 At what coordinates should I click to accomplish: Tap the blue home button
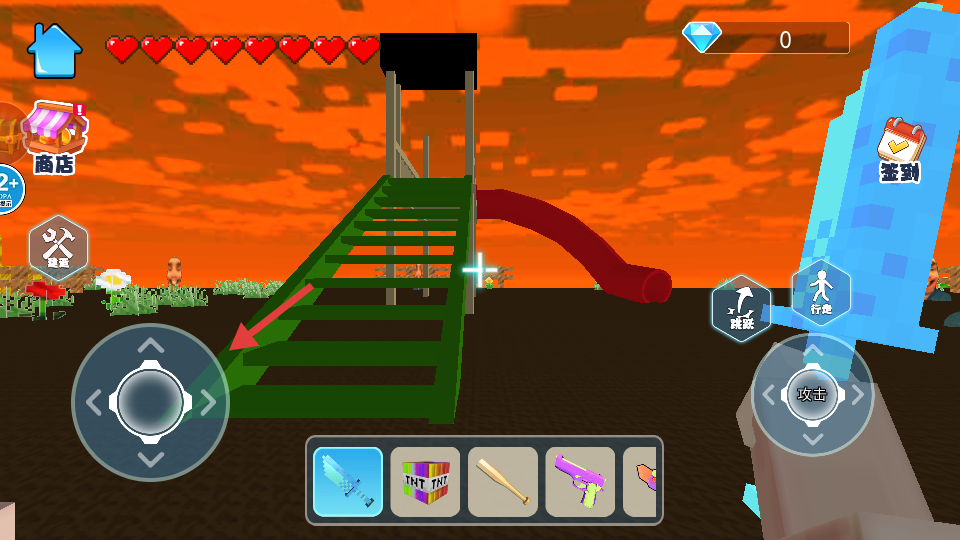pos(54,50)
